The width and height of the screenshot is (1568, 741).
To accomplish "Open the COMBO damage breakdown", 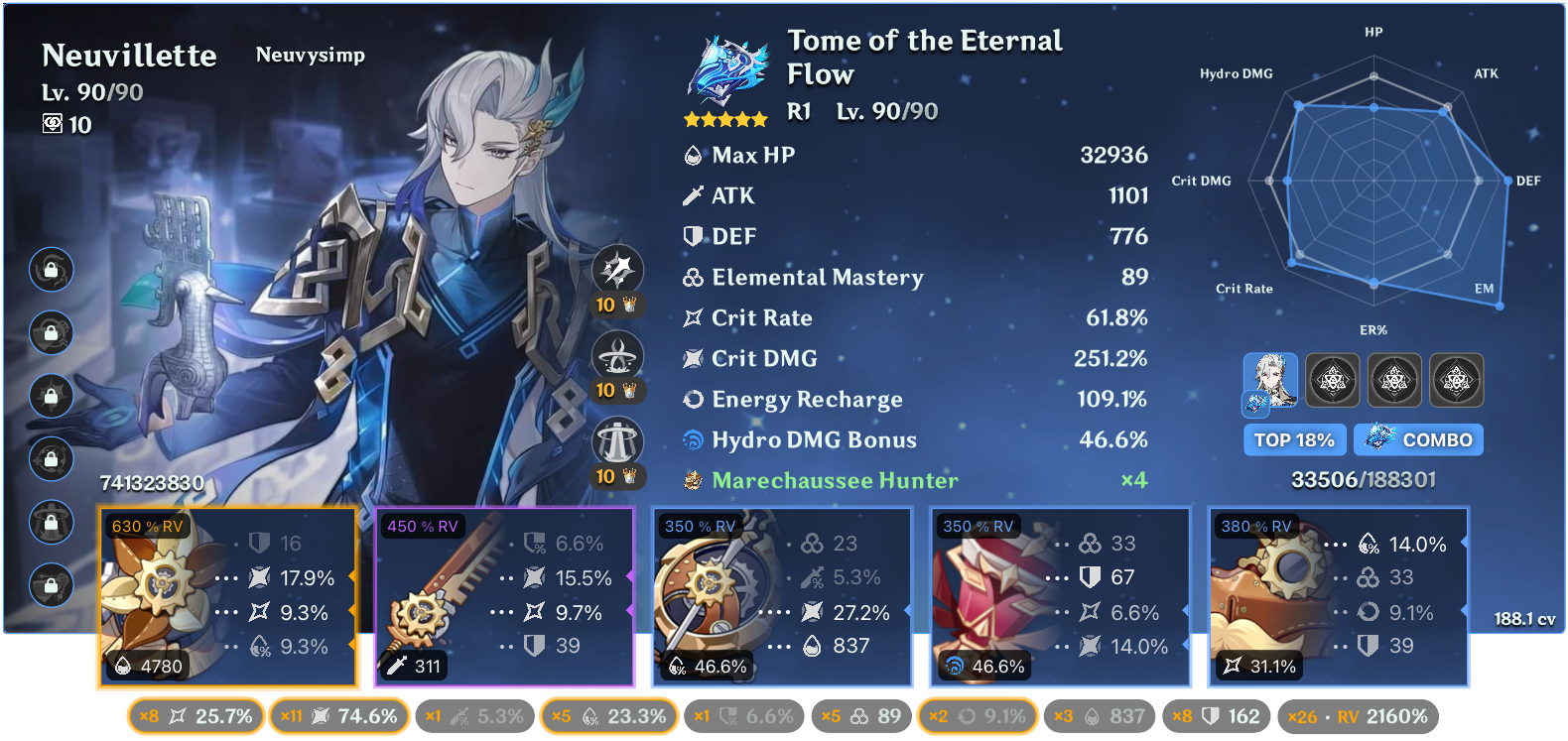I will coord(1418,439).
